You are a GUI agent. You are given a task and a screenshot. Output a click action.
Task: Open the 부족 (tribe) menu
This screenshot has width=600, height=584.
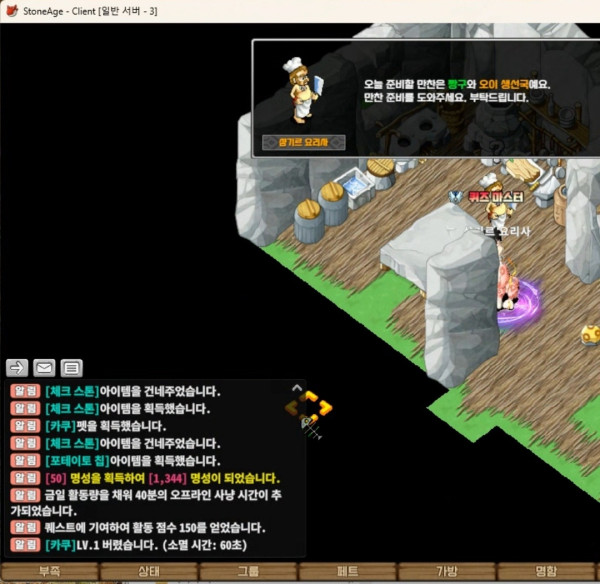pyautogui.click(x=49, y=573)
